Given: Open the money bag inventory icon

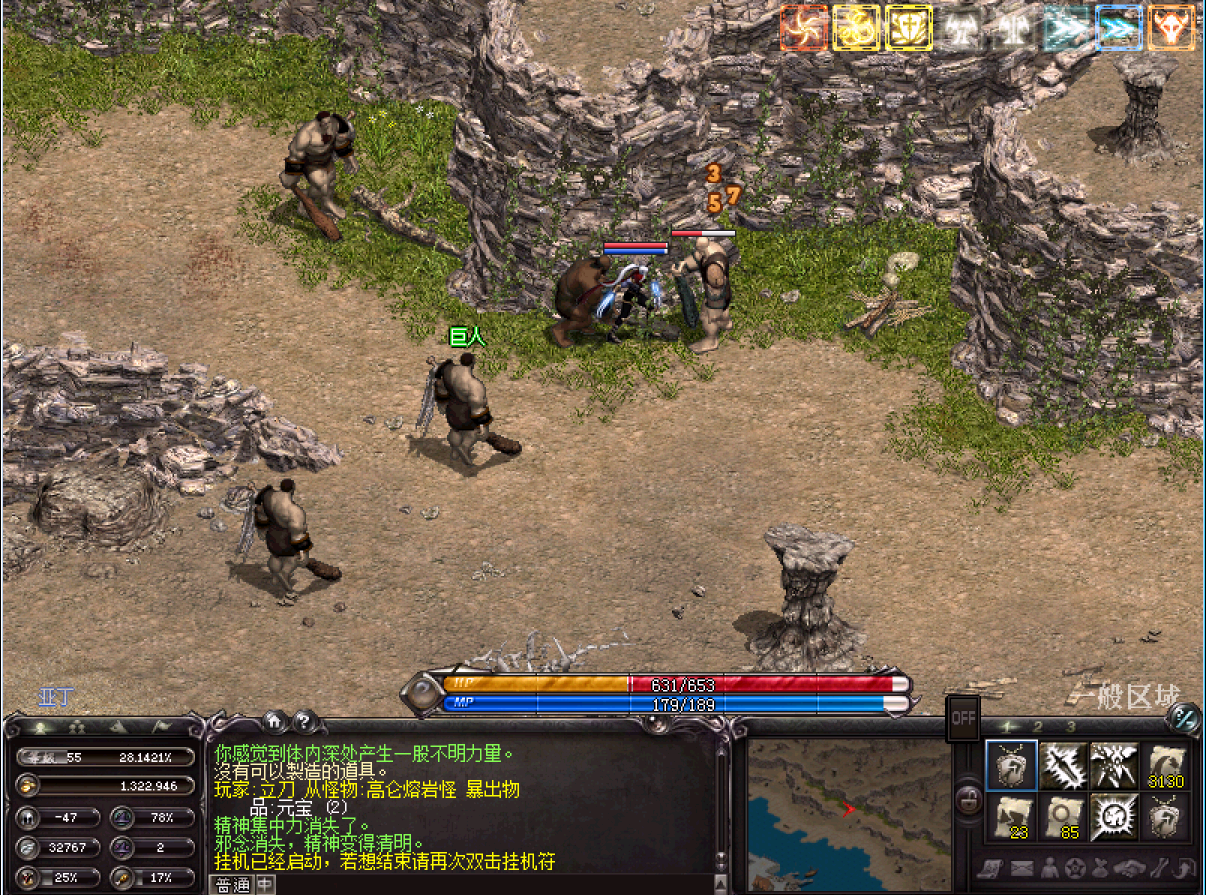Looking at the screenshot, I should tap(1102, 868).
